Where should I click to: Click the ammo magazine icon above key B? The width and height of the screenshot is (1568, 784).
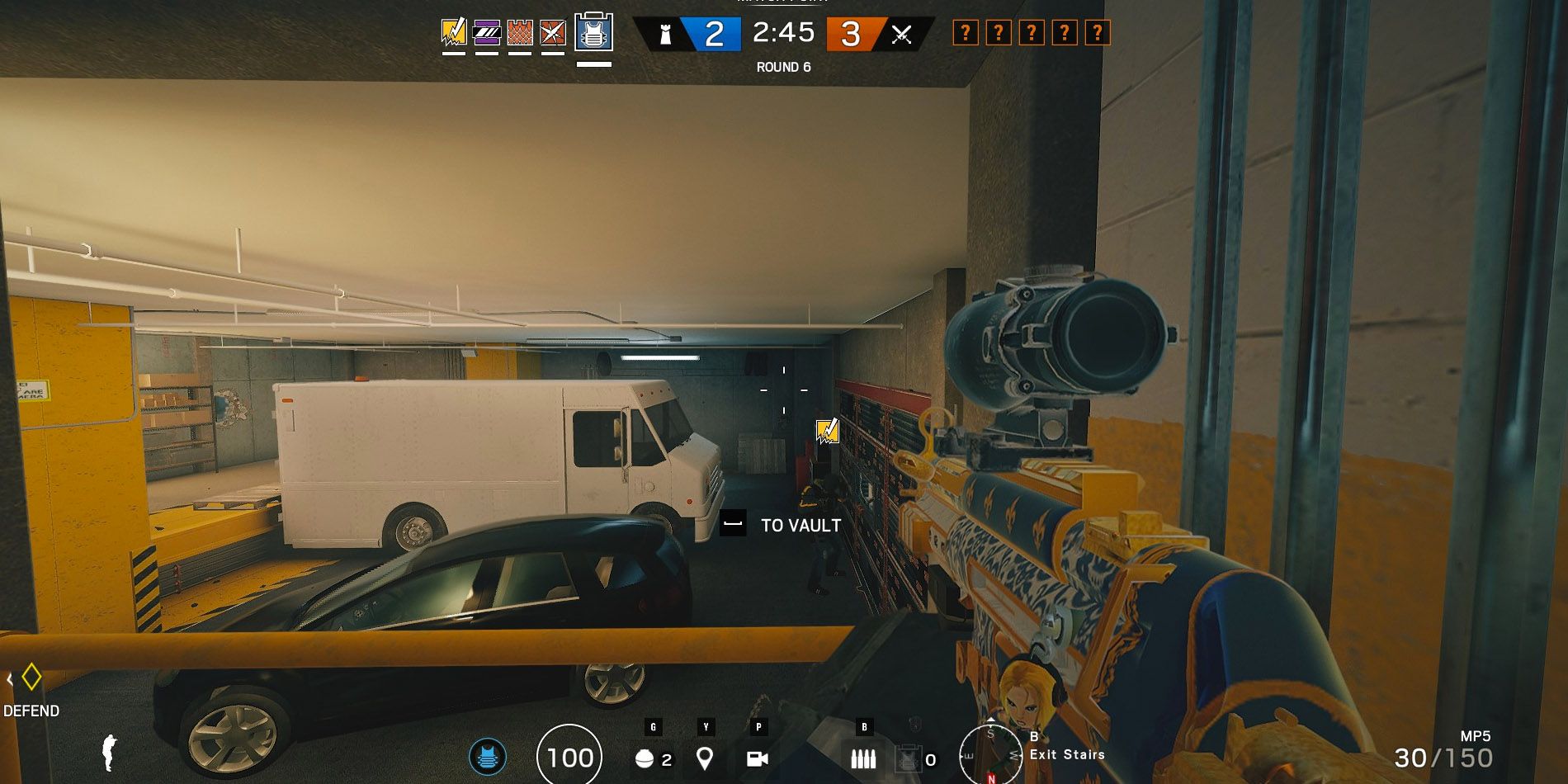[x=863, y=758]
